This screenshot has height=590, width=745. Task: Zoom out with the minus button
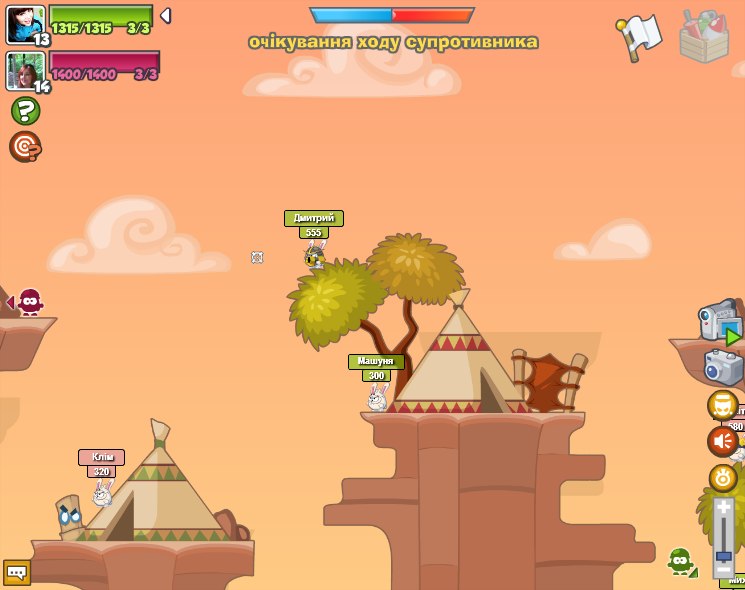(723, 570)
